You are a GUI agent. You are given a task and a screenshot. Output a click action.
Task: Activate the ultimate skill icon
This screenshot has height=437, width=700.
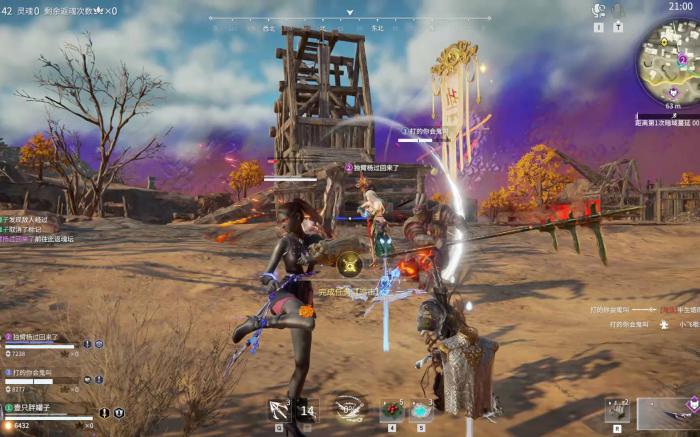click(349, 408)
